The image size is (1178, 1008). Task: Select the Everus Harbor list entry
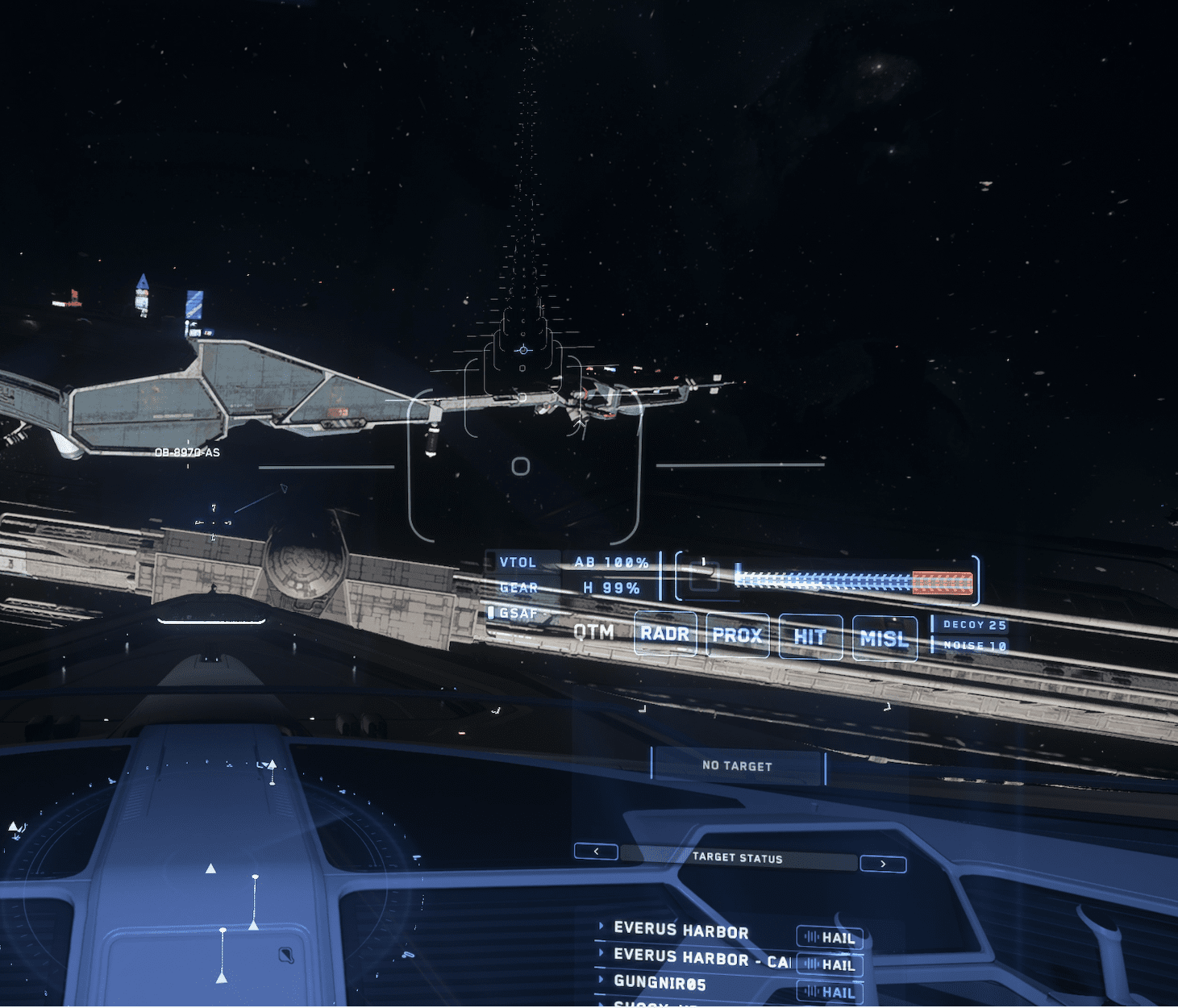(x=681, y=931)
